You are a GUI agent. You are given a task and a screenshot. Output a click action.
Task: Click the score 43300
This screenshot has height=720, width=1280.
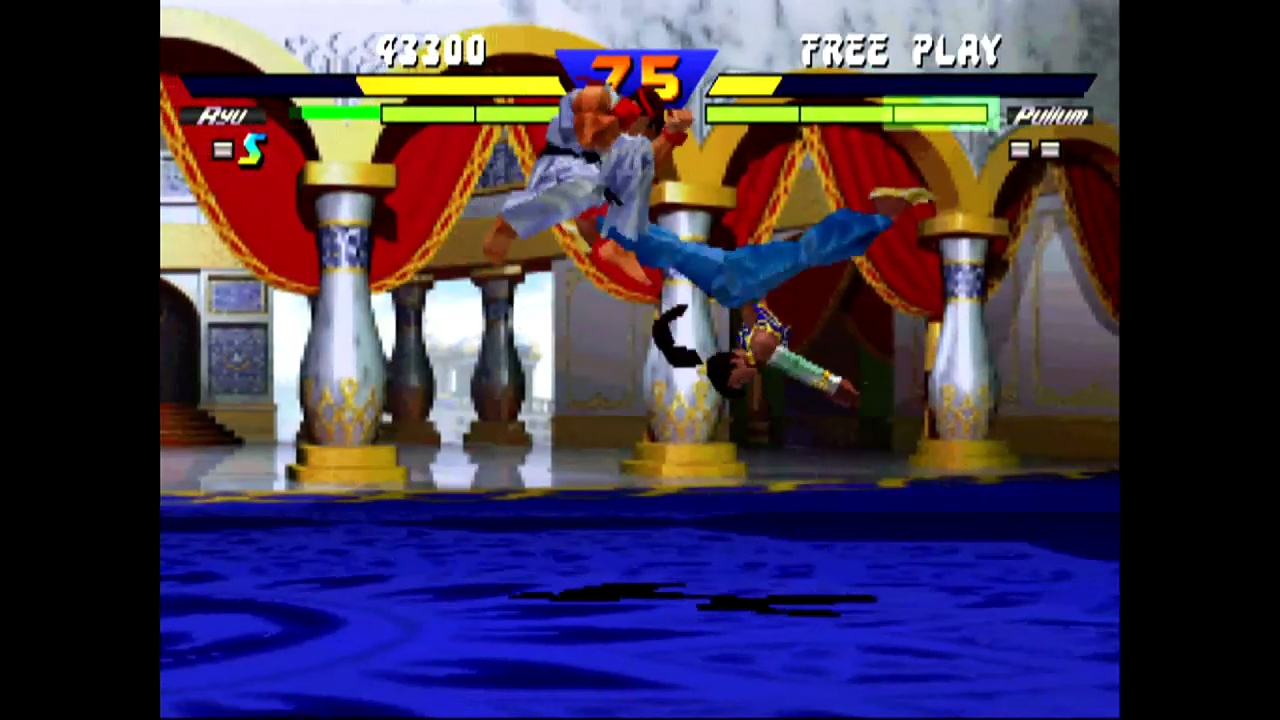432,50
